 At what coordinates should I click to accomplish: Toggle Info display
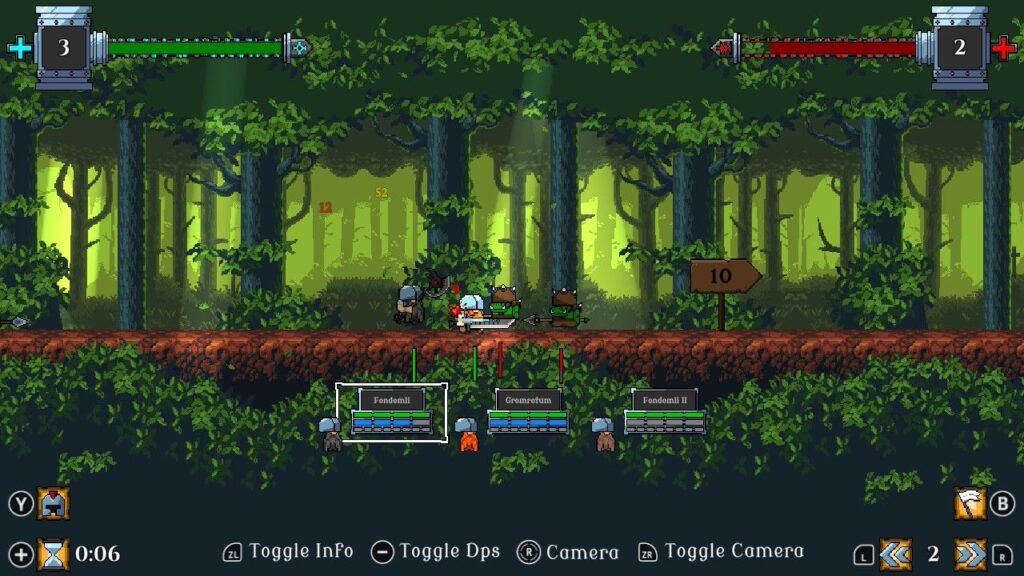300,551
